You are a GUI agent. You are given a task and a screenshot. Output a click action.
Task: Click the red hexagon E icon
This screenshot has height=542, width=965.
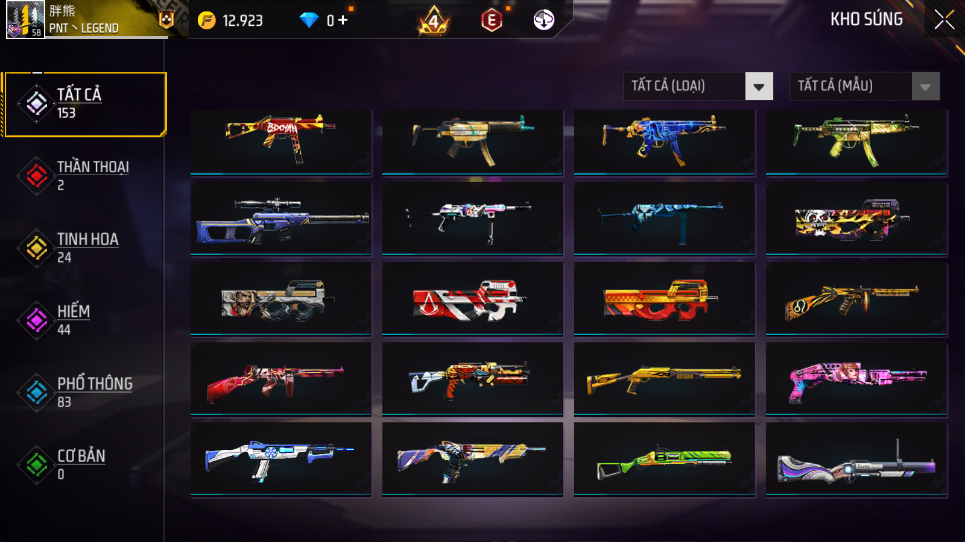pos(491,20)
